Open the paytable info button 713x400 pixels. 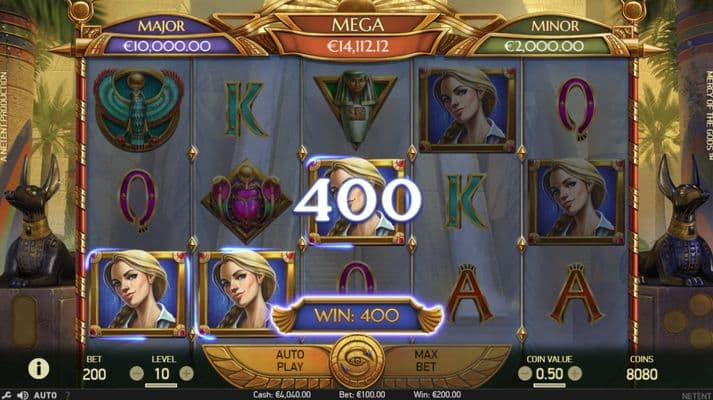[39, 369]
